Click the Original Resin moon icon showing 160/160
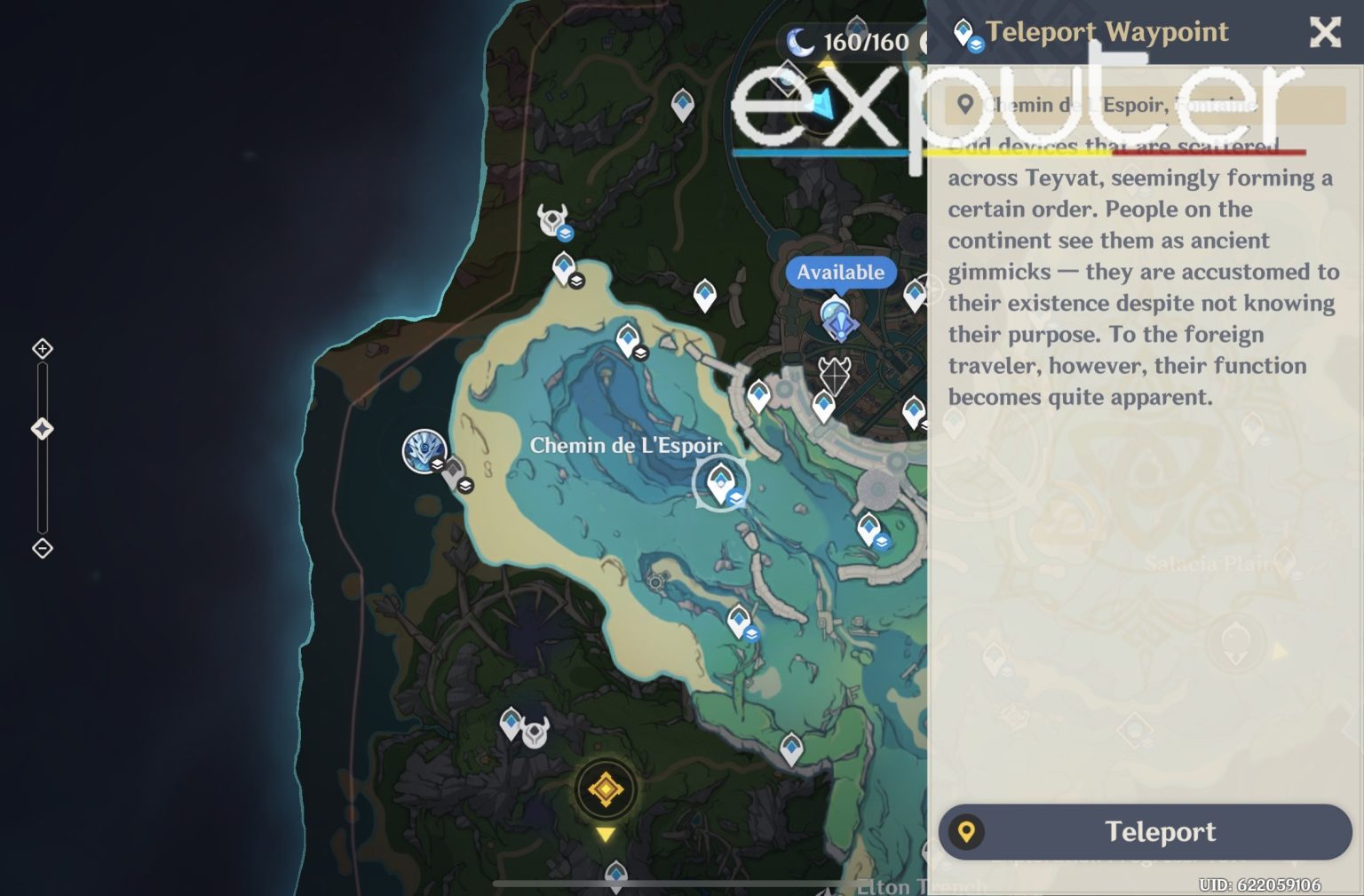The width and height of the screenshot is (1364, 896). [799, 40]
